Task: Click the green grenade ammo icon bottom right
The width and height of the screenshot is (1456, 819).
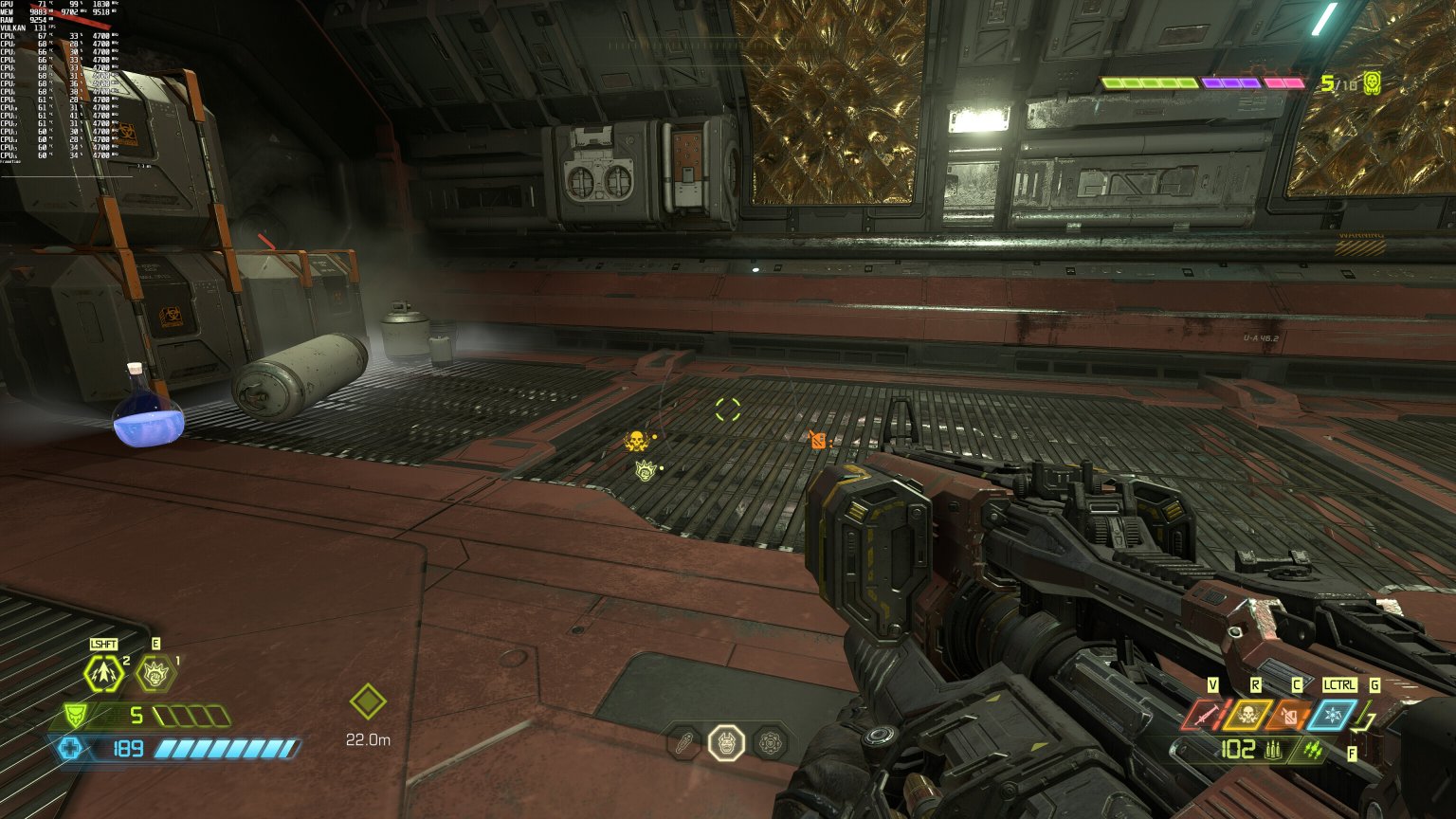Action: point(1313,748)
